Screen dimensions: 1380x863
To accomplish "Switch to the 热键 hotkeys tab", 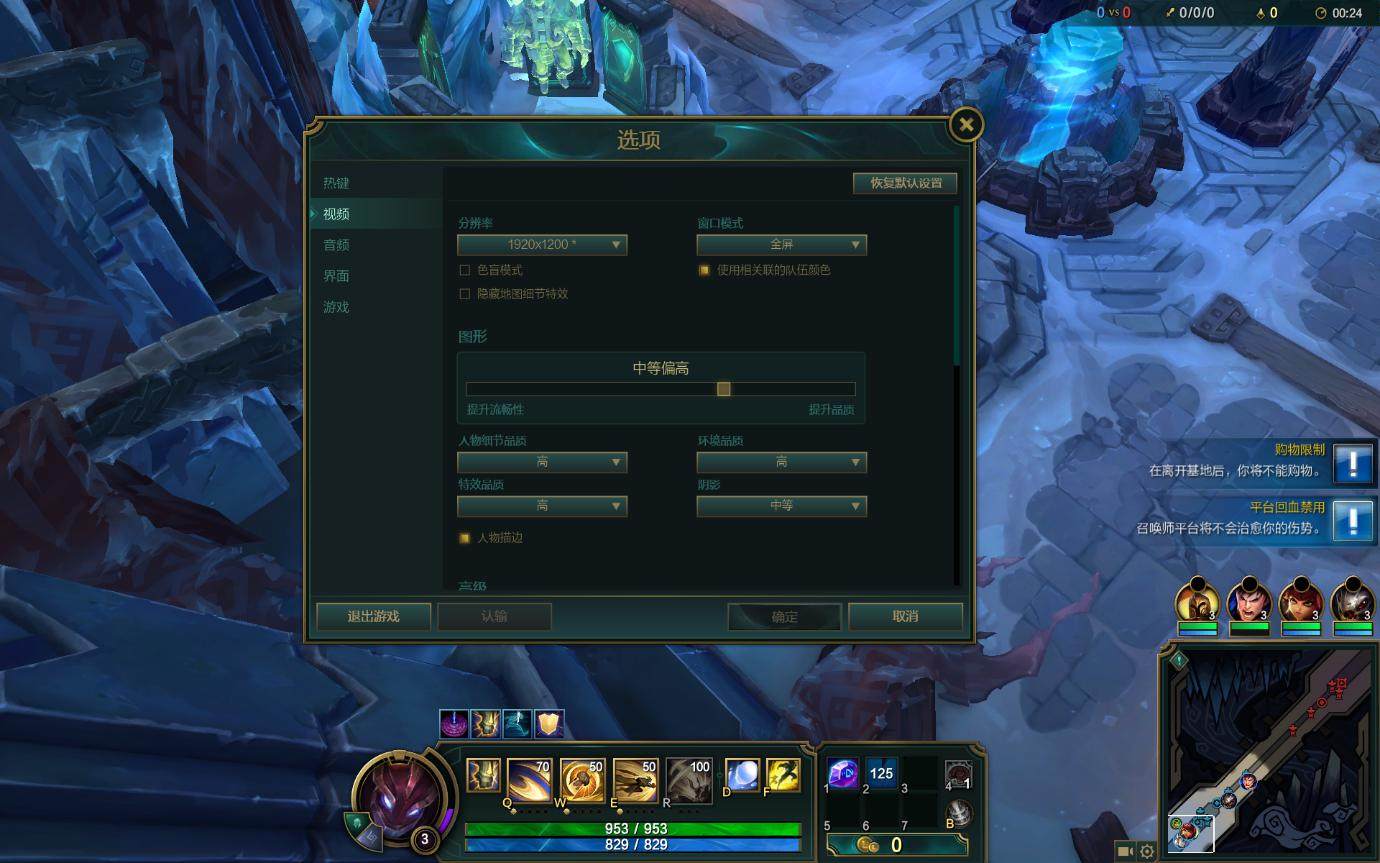I will click(336, 183).
